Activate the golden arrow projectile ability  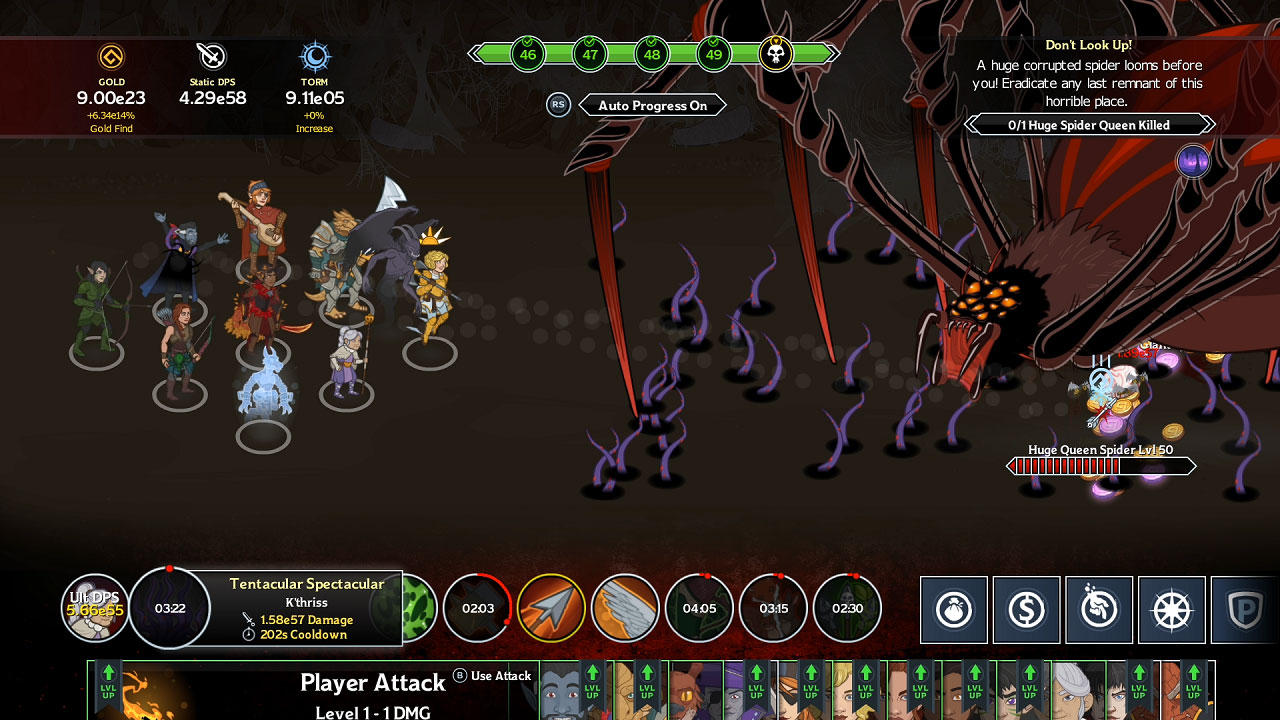552,608
